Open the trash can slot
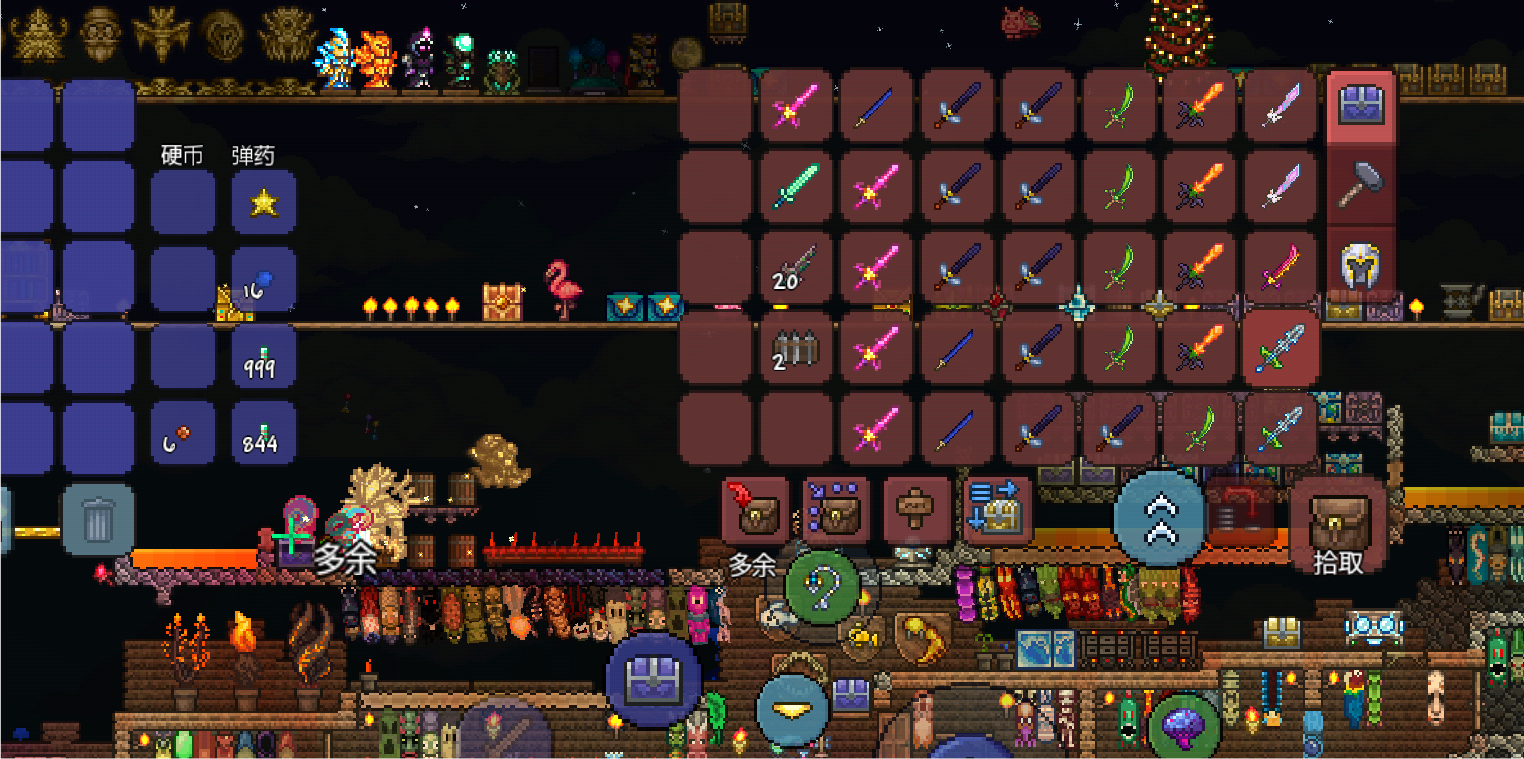Image resolution: width=1524 pixels, height=759 pixels. (98, 519)
